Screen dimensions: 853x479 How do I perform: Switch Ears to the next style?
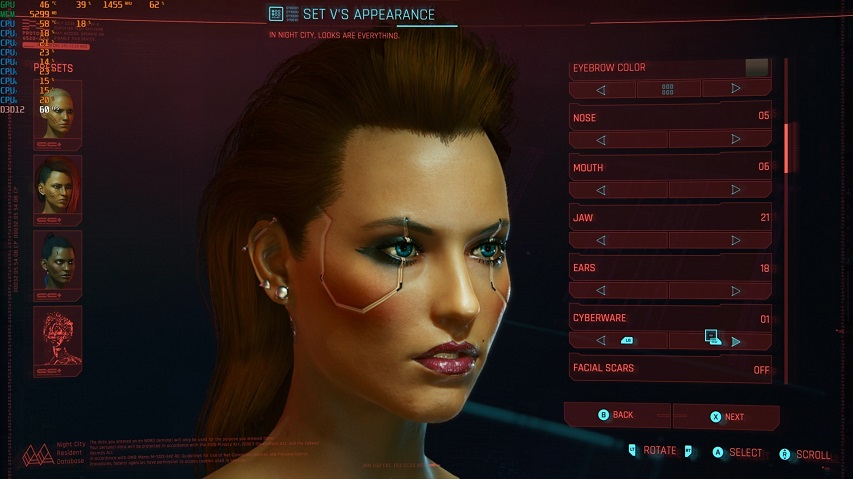click(736, 290)
